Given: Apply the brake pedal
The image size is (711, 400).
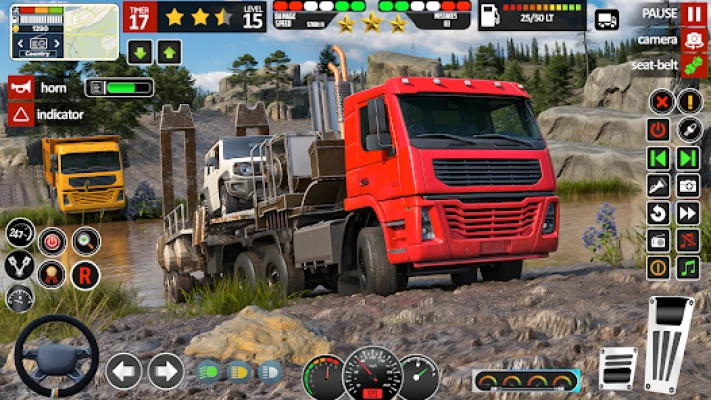Looking at the screenshot, I should click(x=618, y=367).
